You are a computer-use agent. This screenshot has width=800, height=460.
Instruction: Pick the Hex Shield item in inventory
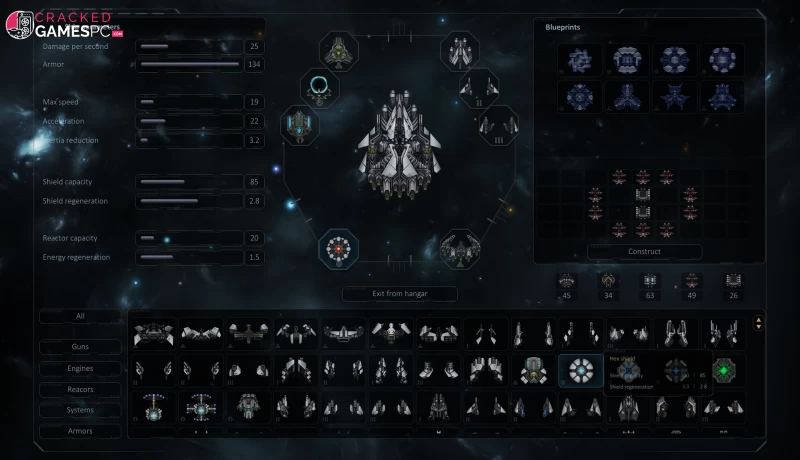tap(580, 371)
